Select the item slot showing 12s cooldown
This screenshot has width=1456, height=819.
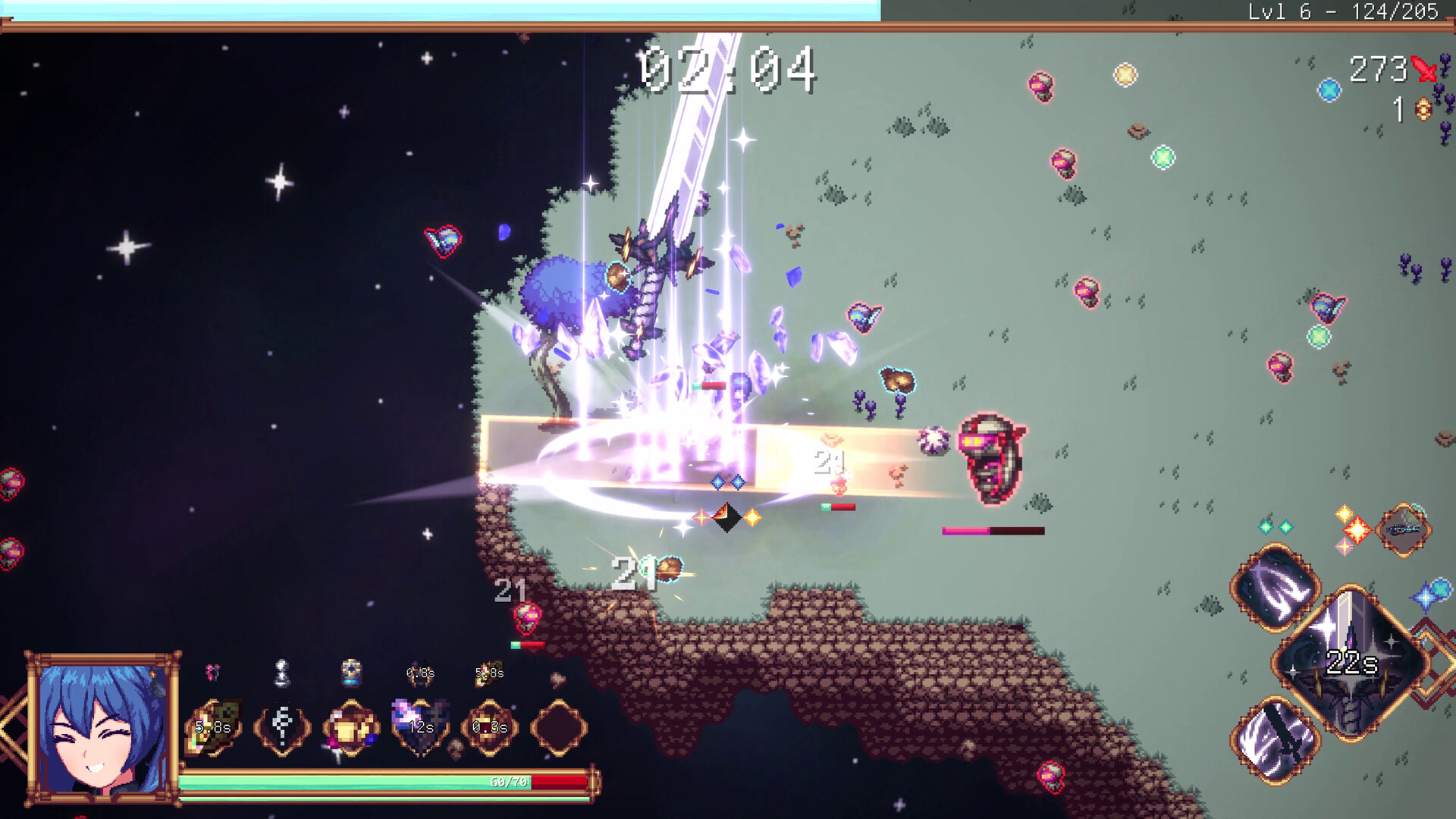coord(420,728)
